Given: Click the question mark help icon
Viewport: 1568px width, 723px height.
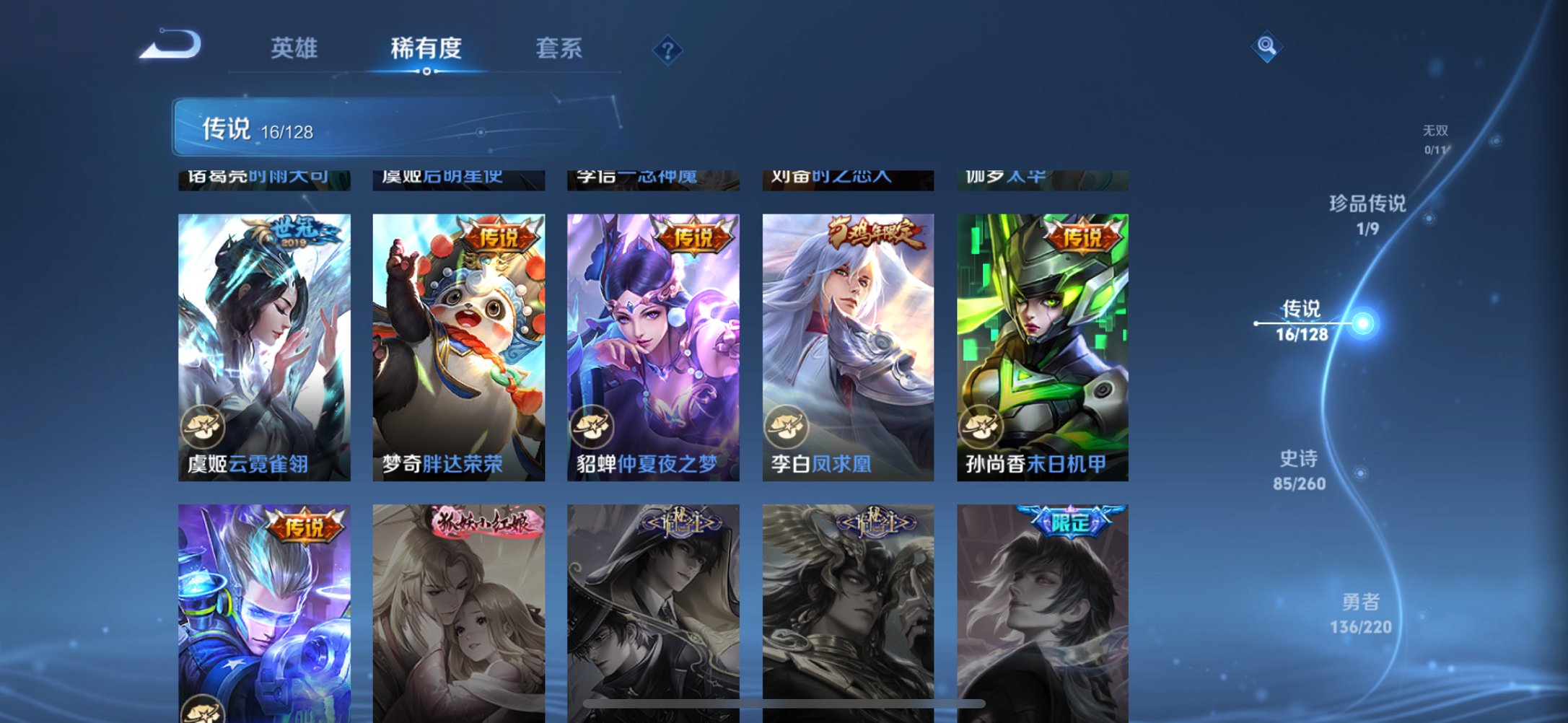Looking at the screenshot, I should click(667, 51).
